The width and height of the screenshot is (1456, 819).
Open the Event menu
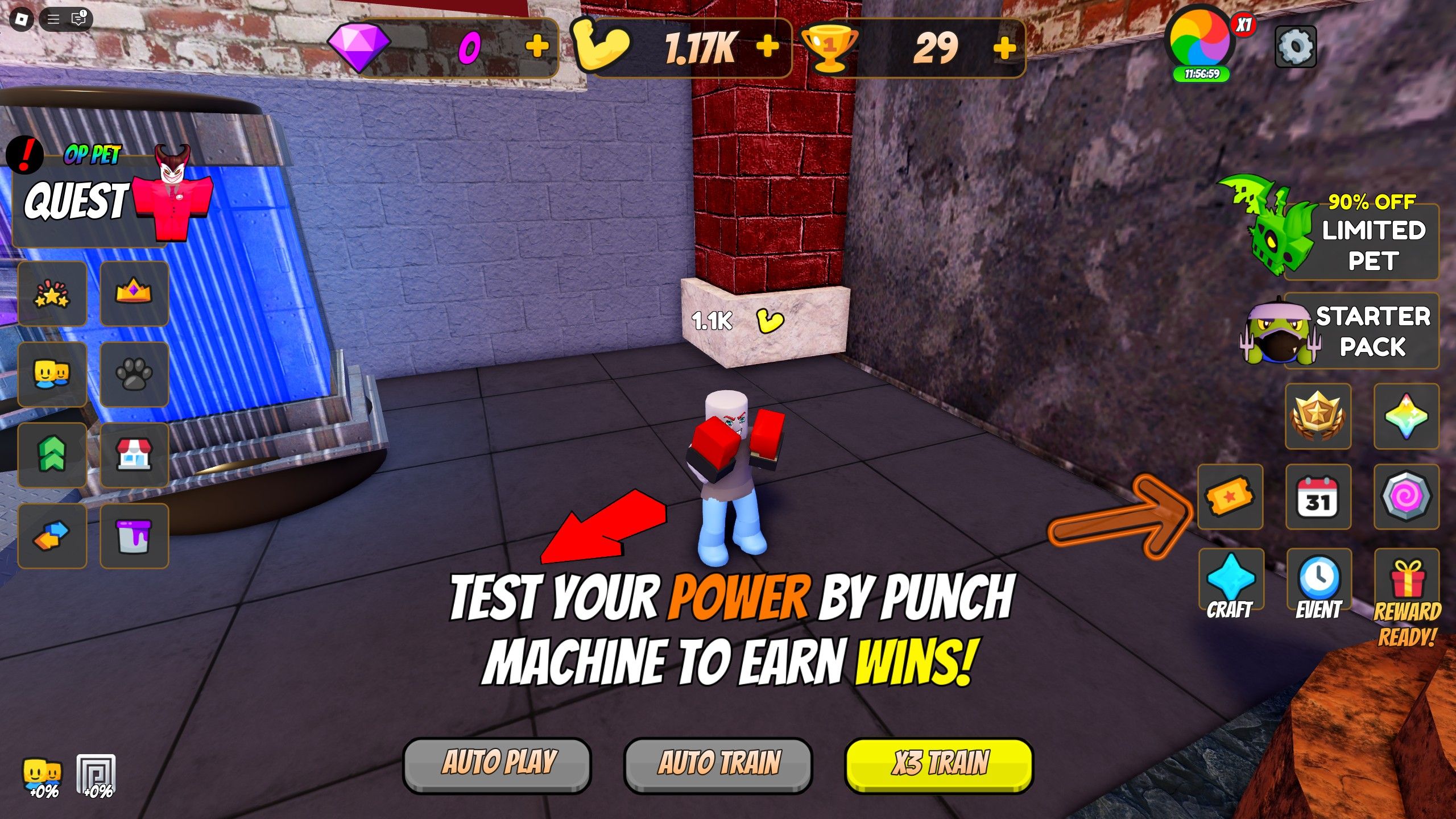point(1318,577)
